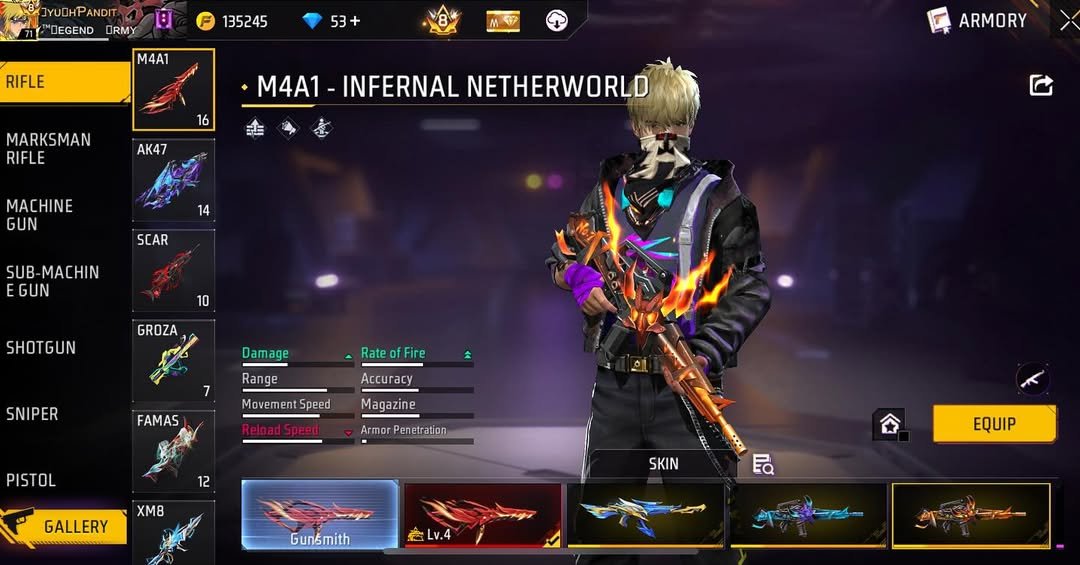Image resolution: width=1080 pixels, height=565 pixels.
Task: Open the Gunsmith skin option
Action: 320,514
